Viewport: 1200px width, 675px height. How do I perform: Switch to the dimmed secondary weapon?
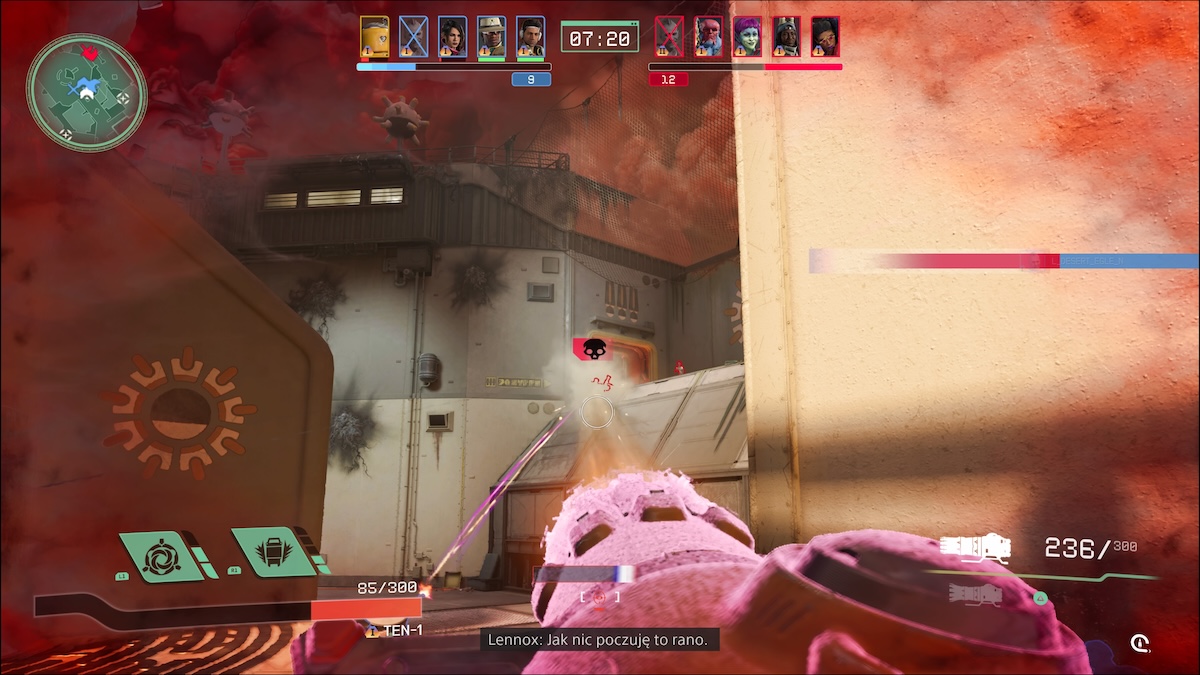coord(975,595)
